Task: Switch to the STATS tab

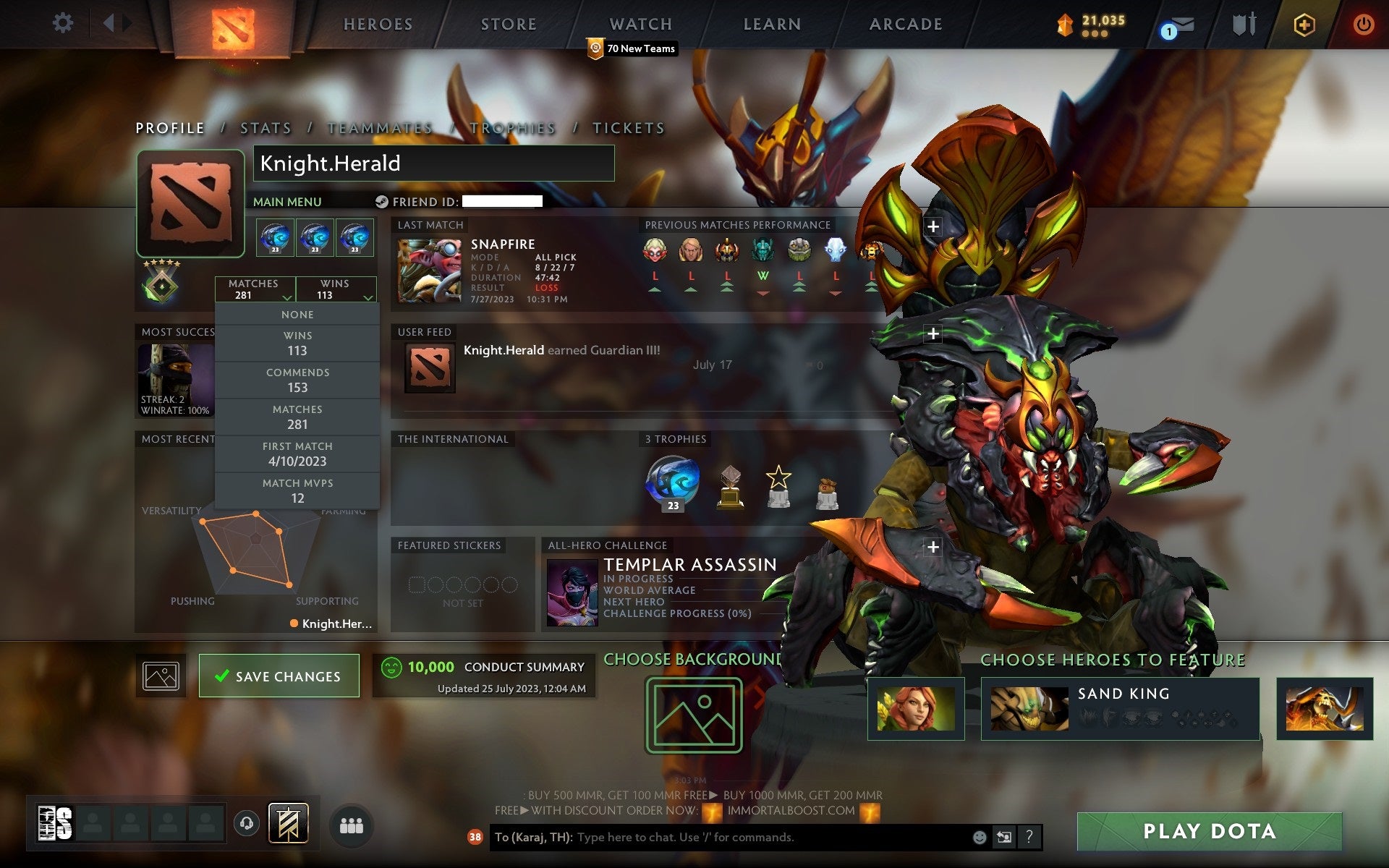Action: [266, 127]
